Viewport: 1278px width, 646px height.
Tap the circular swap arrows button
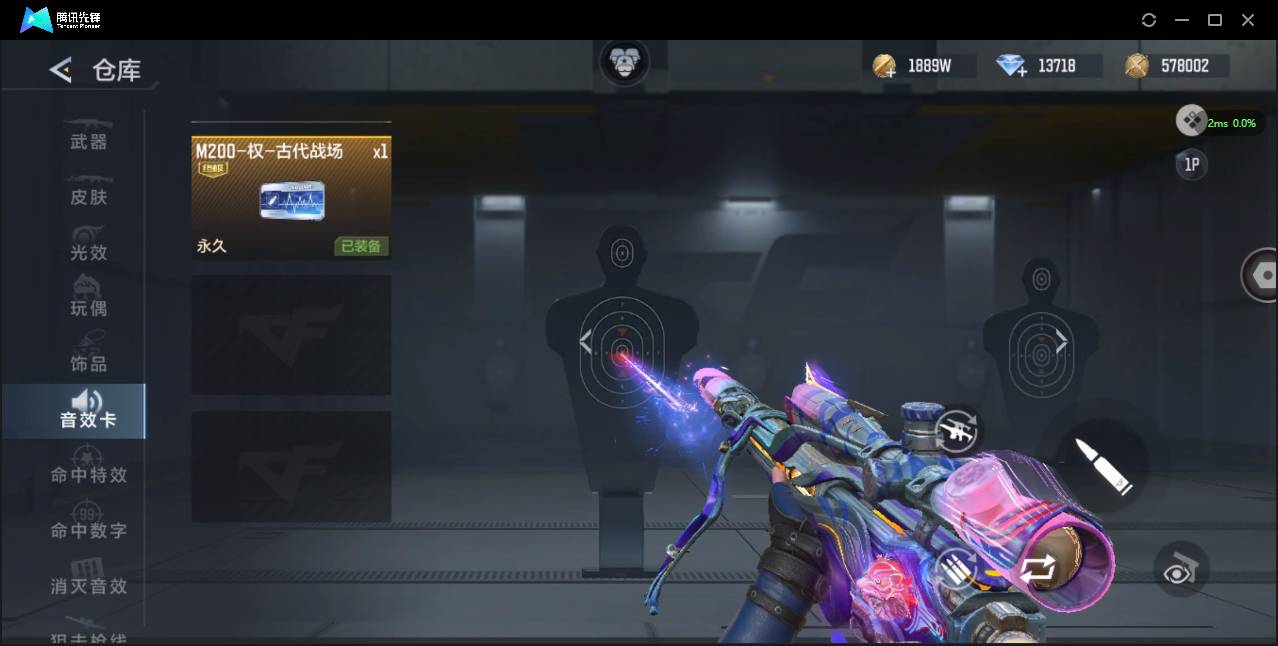1036,570
